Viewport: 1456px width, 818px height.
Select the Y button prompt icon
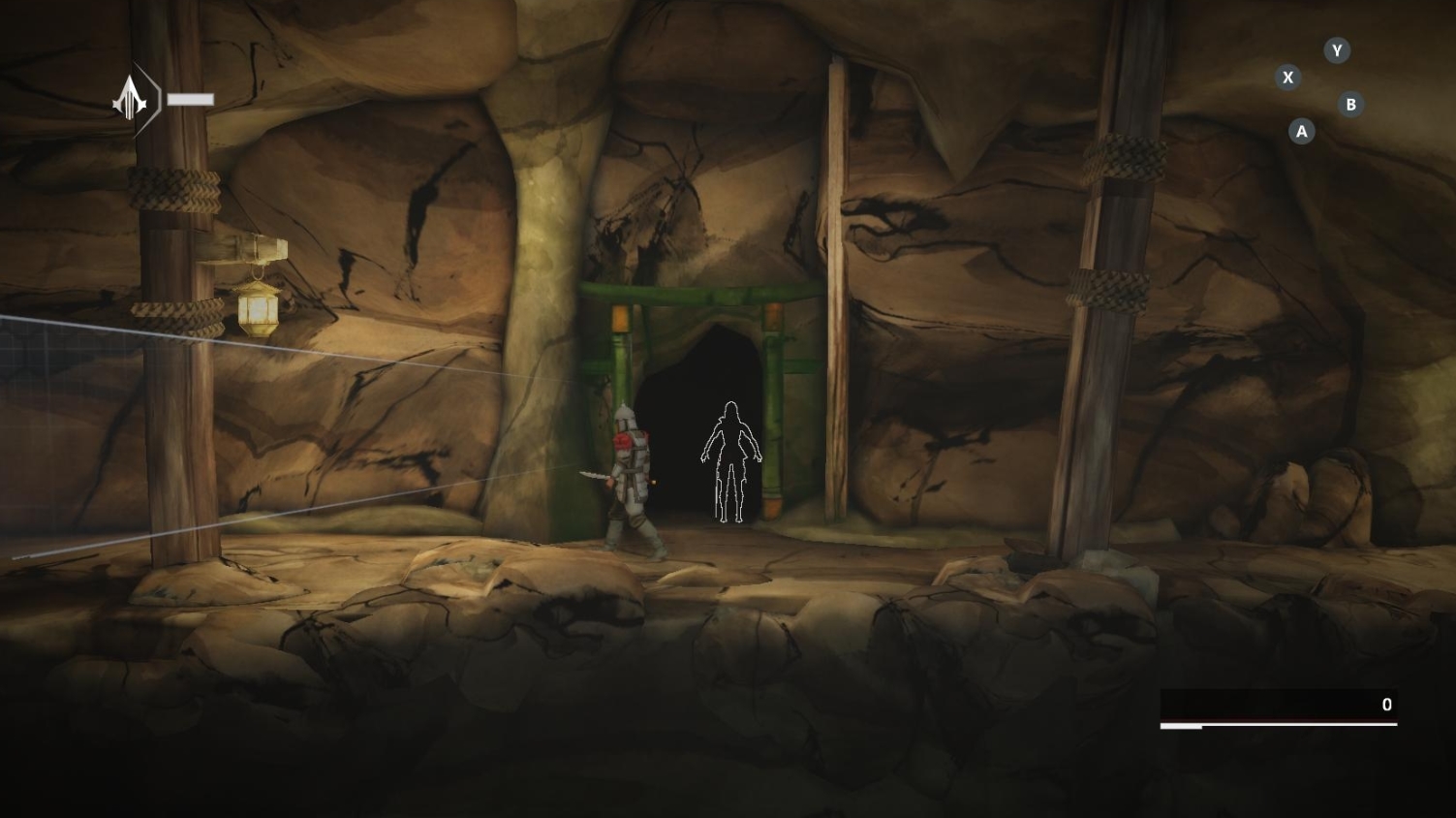point(1337,50)
